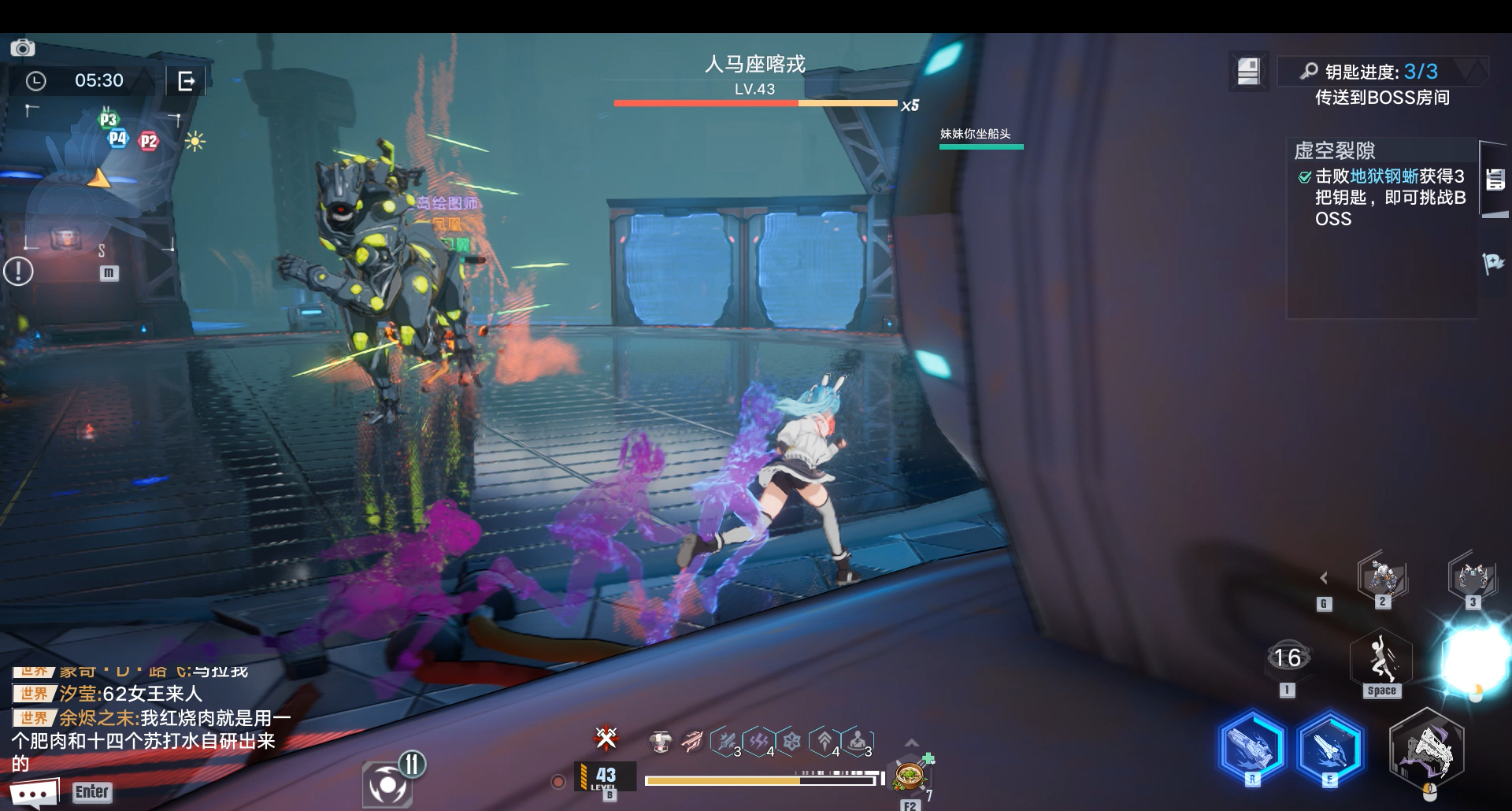Image resolution: width=1512 pixels, height=811 pixels.
Task: Open the chat speech bubble
Action: point(34,792)
